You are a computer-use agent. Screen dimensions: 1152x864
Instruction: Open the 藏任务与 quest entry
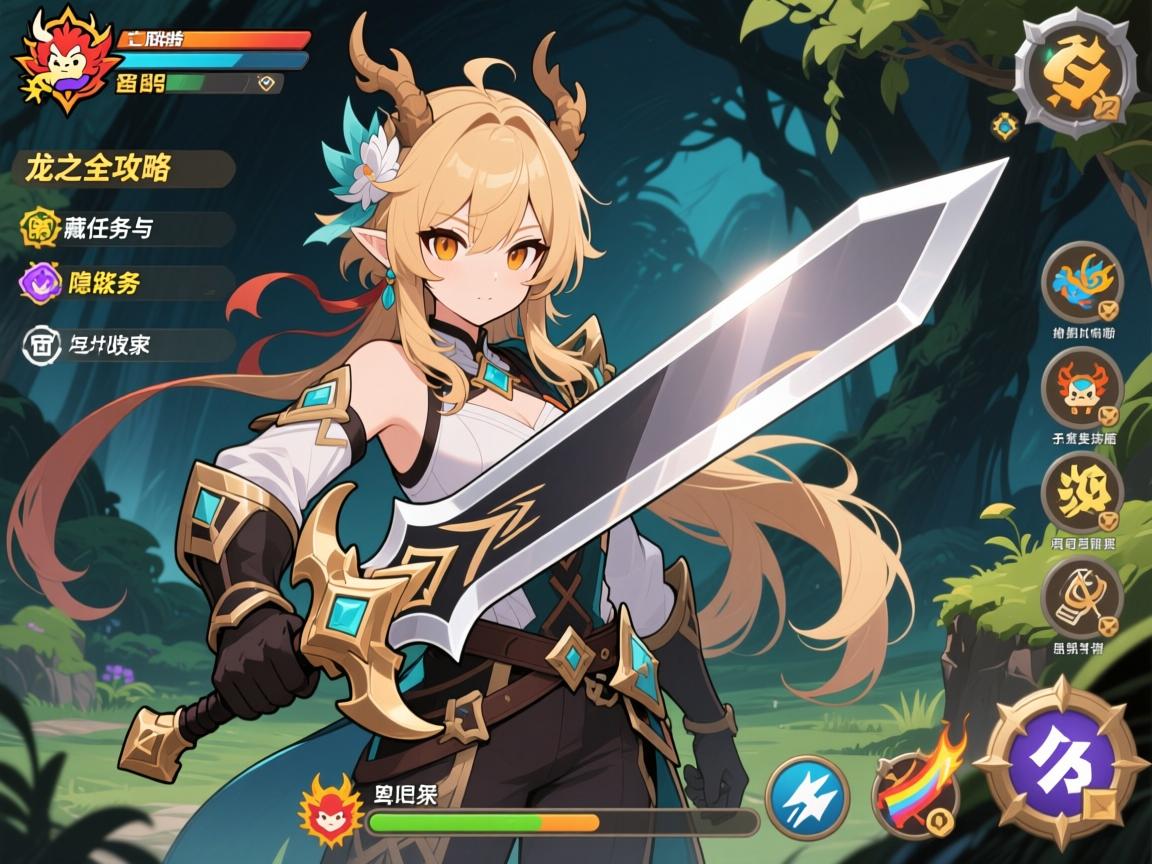click(x=122, y=228)
